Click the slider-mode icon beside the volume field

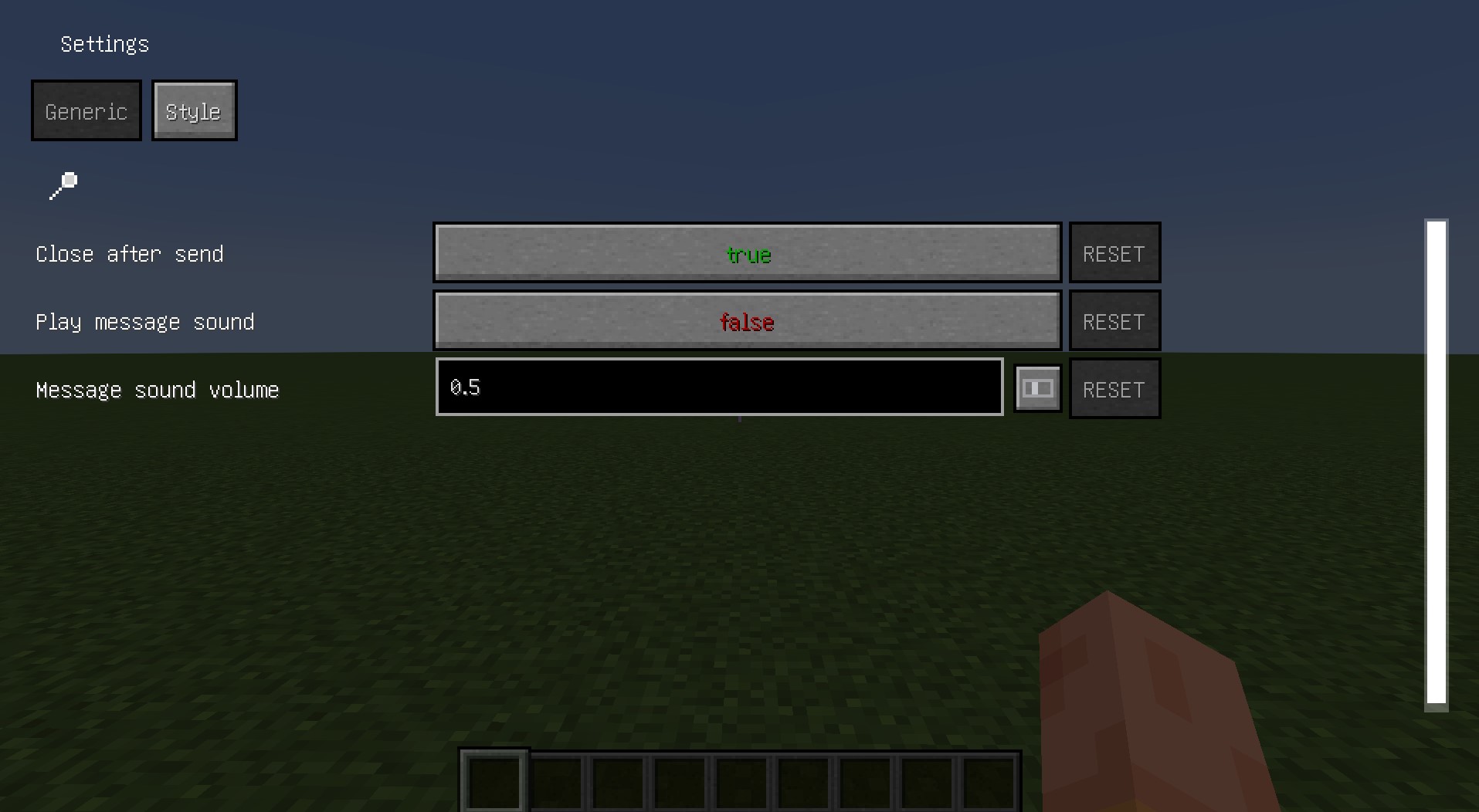1037,388
